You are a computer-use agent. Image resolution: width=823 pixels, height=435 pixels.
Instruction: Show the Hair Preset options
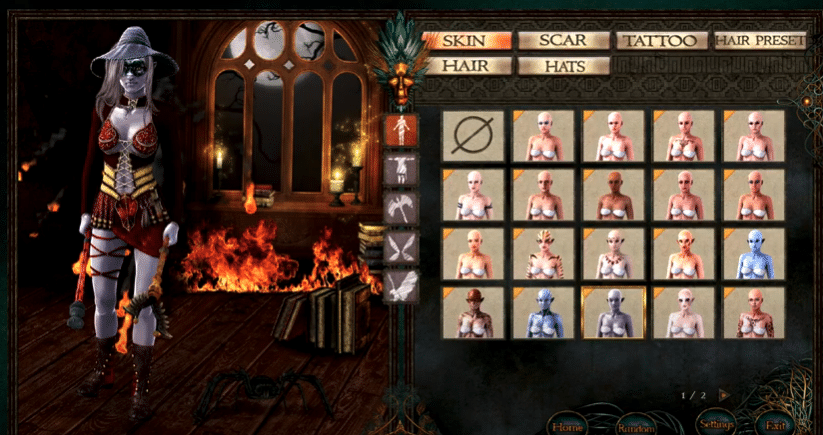coord(760,41)
